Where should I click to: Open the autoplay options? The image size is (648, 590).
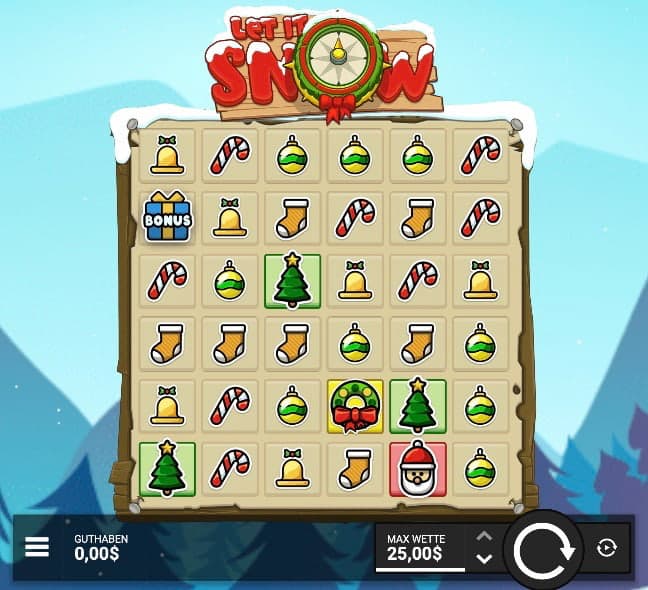point(605,547)
